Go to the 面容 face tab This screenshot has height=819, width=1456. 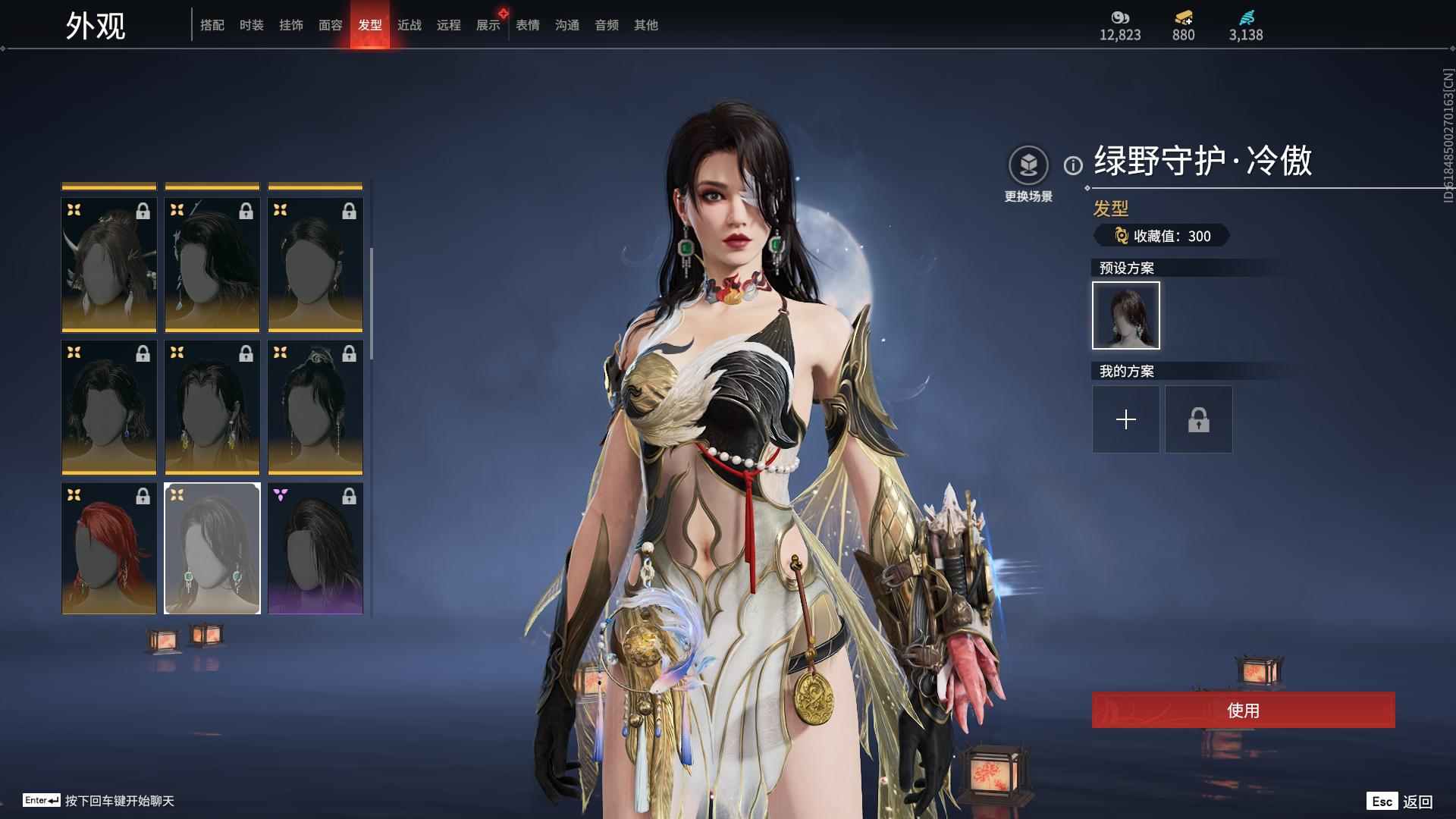point(331,25)
